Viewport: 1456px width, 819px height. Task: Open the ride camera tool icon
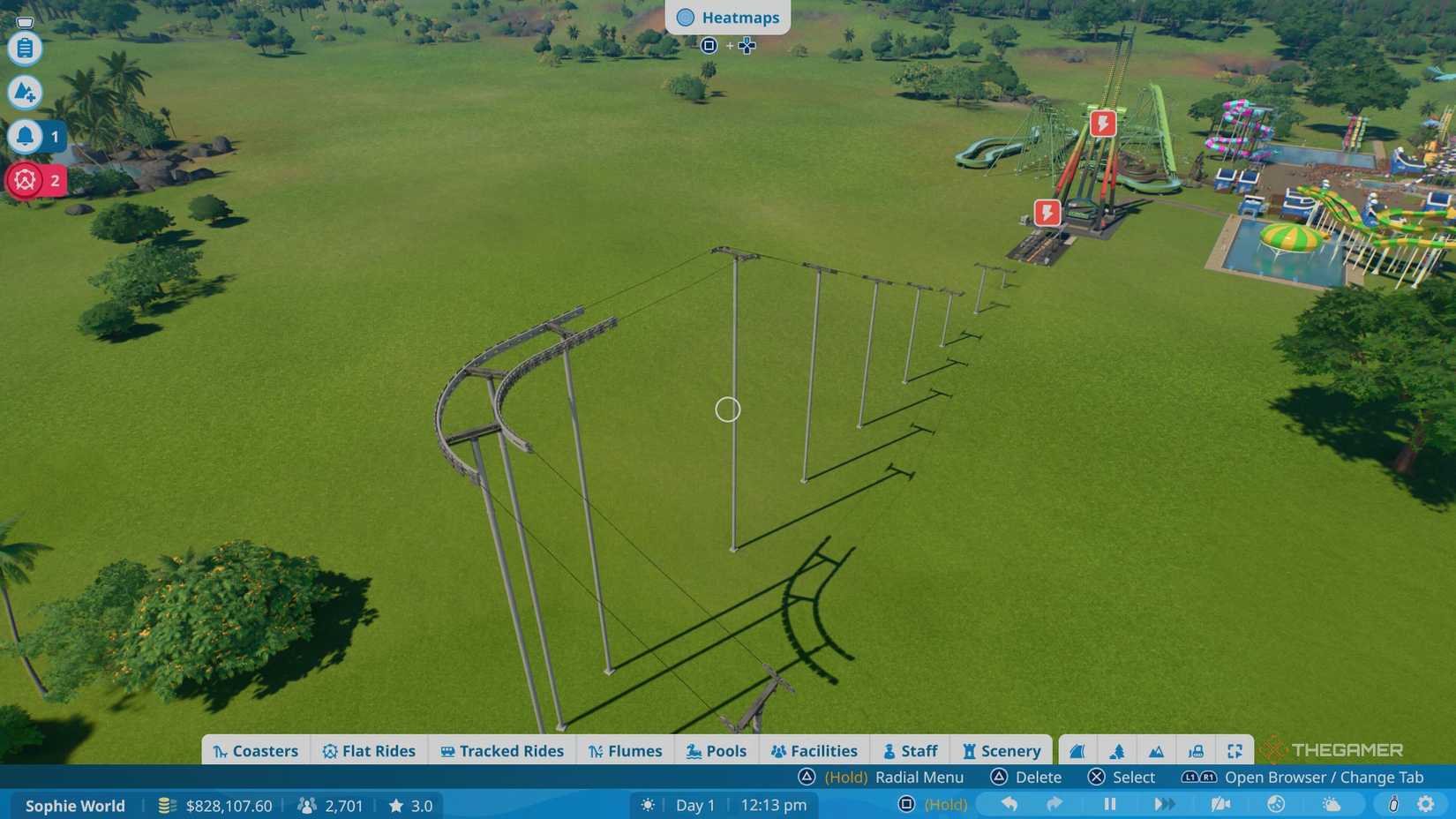point(1197,750)
